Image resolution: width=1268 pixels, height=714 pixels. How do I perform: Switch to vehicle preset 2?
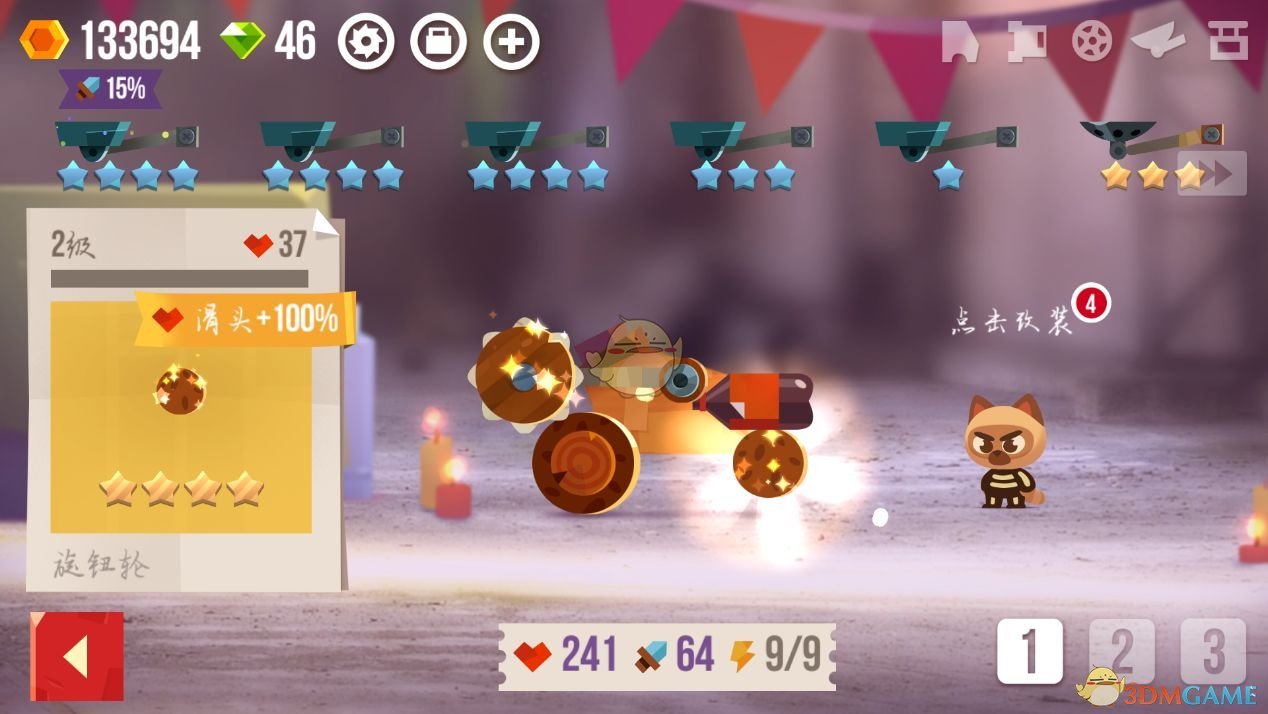click(x=1121, y=652)
